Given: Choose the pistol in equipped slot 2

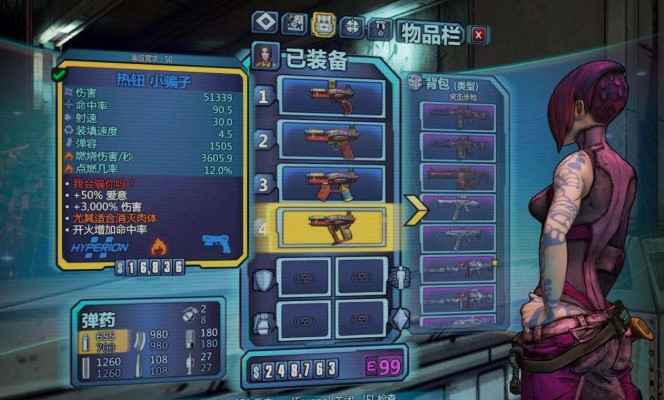Looking at the screenshot, I should [331, 140].
